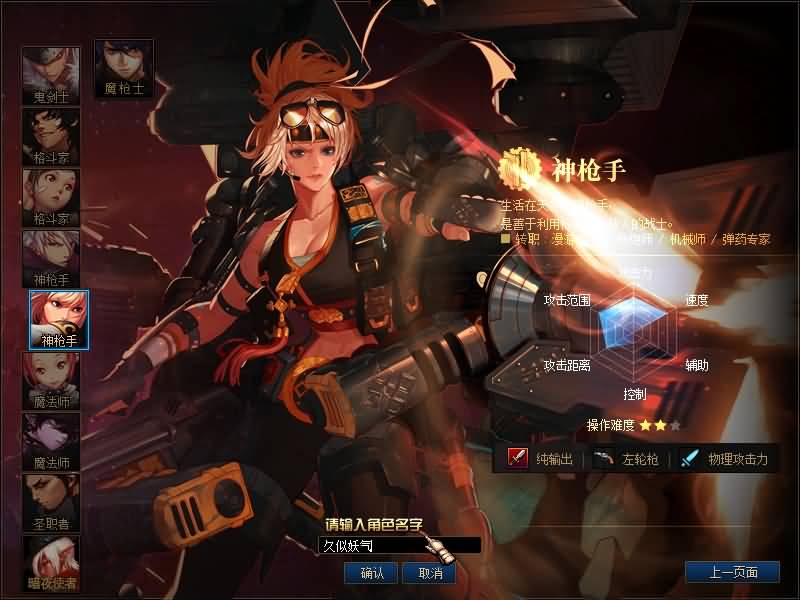Select the white-haired male 神枪手 portrait
Image resolution: width=800 pixels, height=600 pixels.
click(51, 258)
